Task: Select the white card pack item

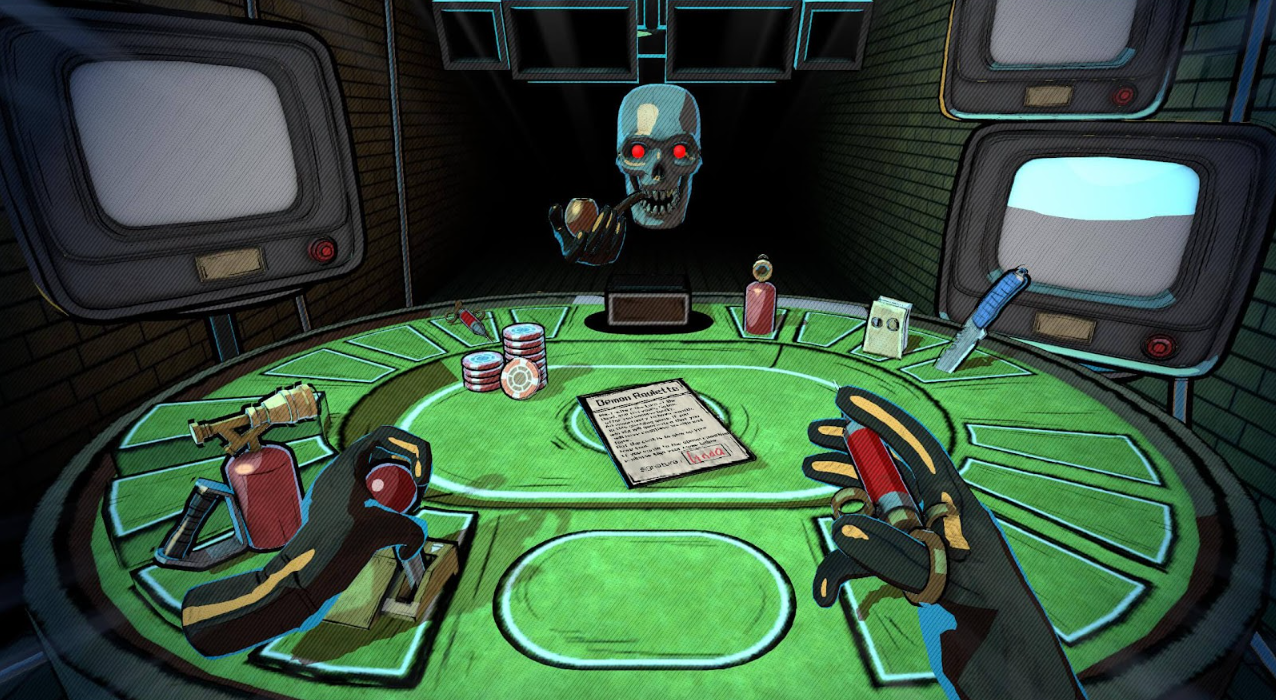Action: tap(887, 326)
